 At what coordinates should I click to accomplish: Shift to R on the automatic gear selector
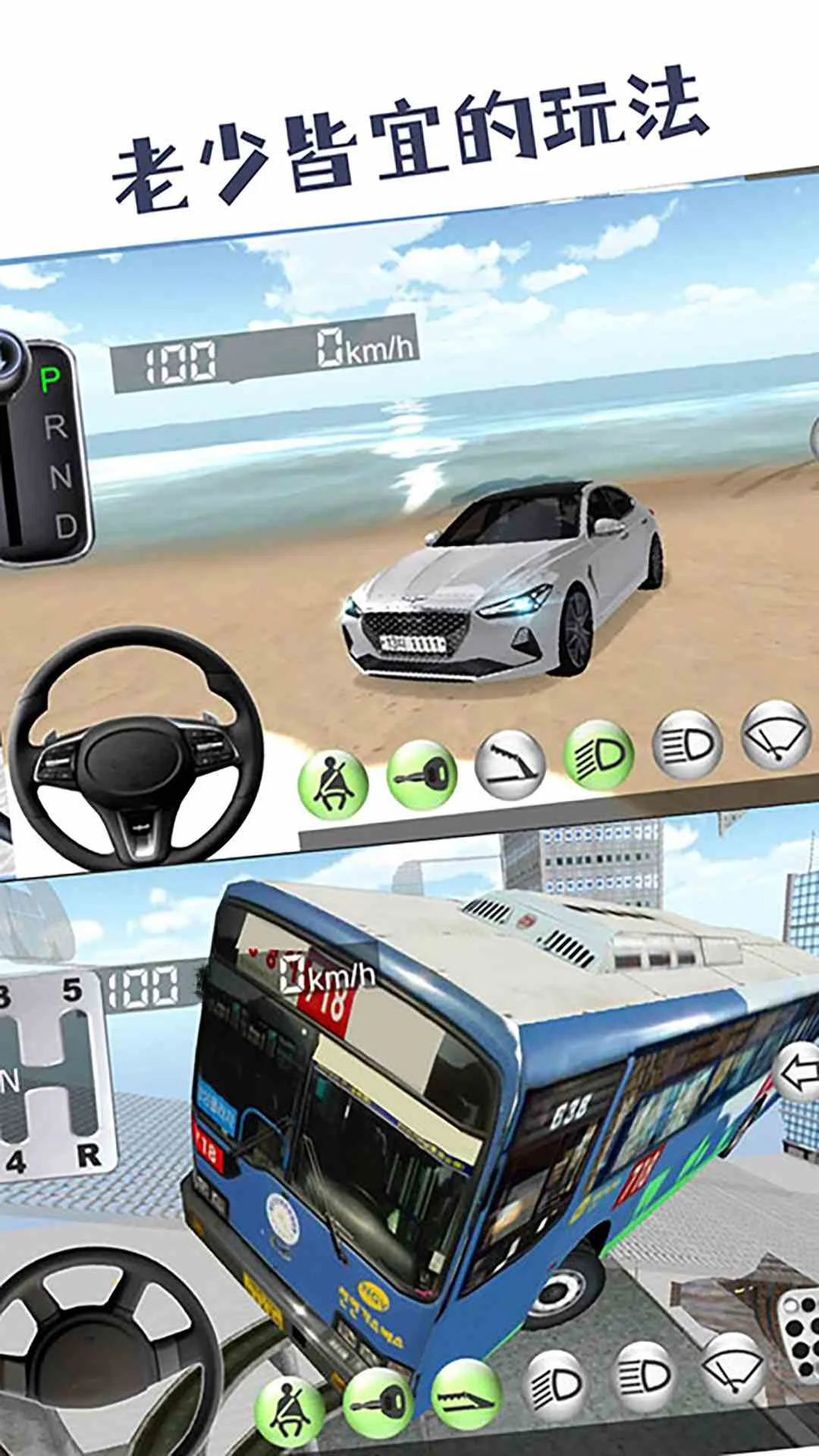point(56,428)
